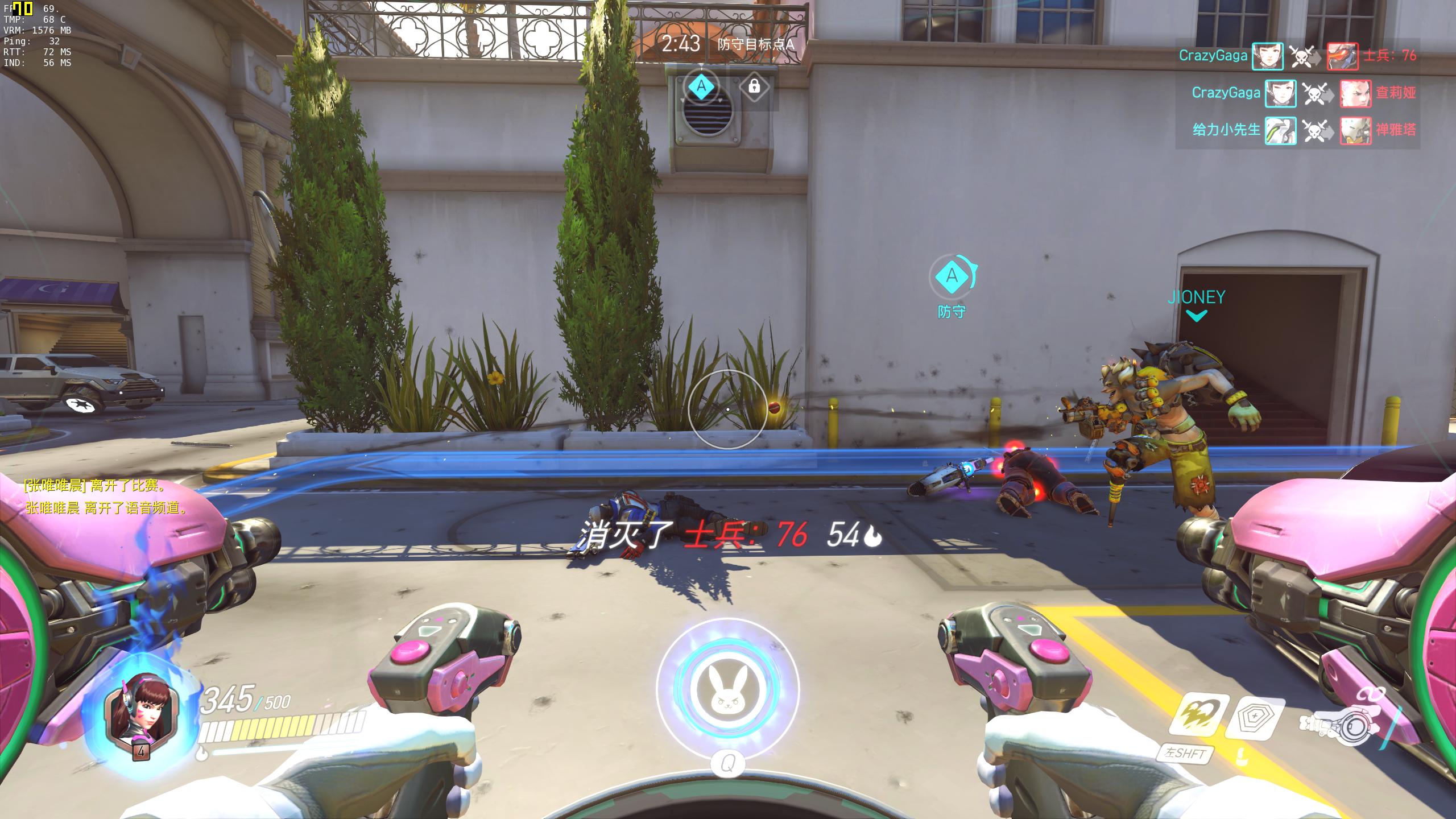Screen dimensions: 1456x819
Task: Click the Soldier: 76 portrait in kill feed
Action: pos(1342,56)
